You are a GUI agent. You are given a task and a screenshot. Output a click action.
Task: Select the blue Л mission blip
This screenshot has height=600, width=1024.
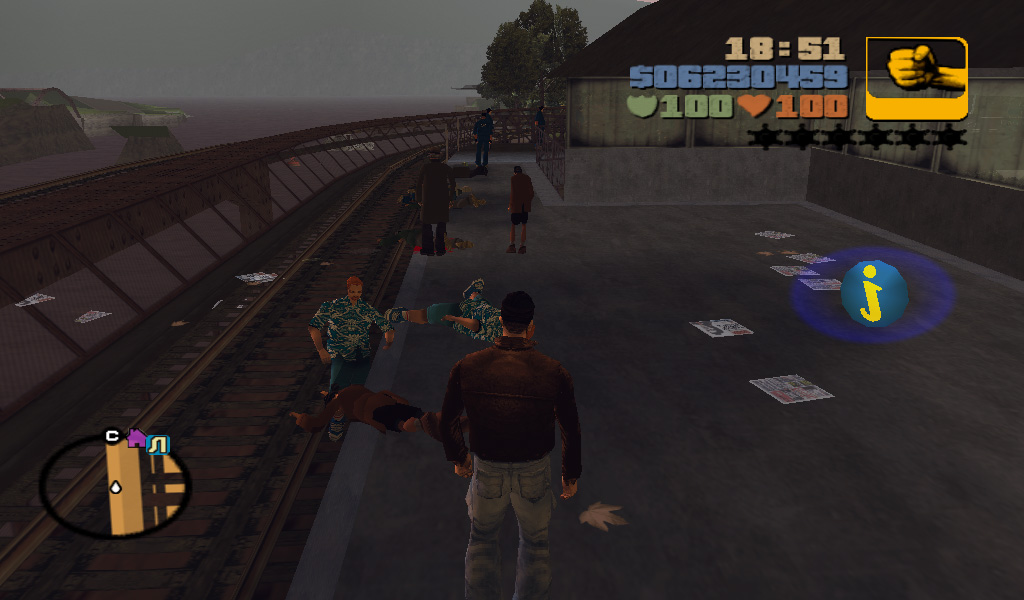[x=158, y=443]
